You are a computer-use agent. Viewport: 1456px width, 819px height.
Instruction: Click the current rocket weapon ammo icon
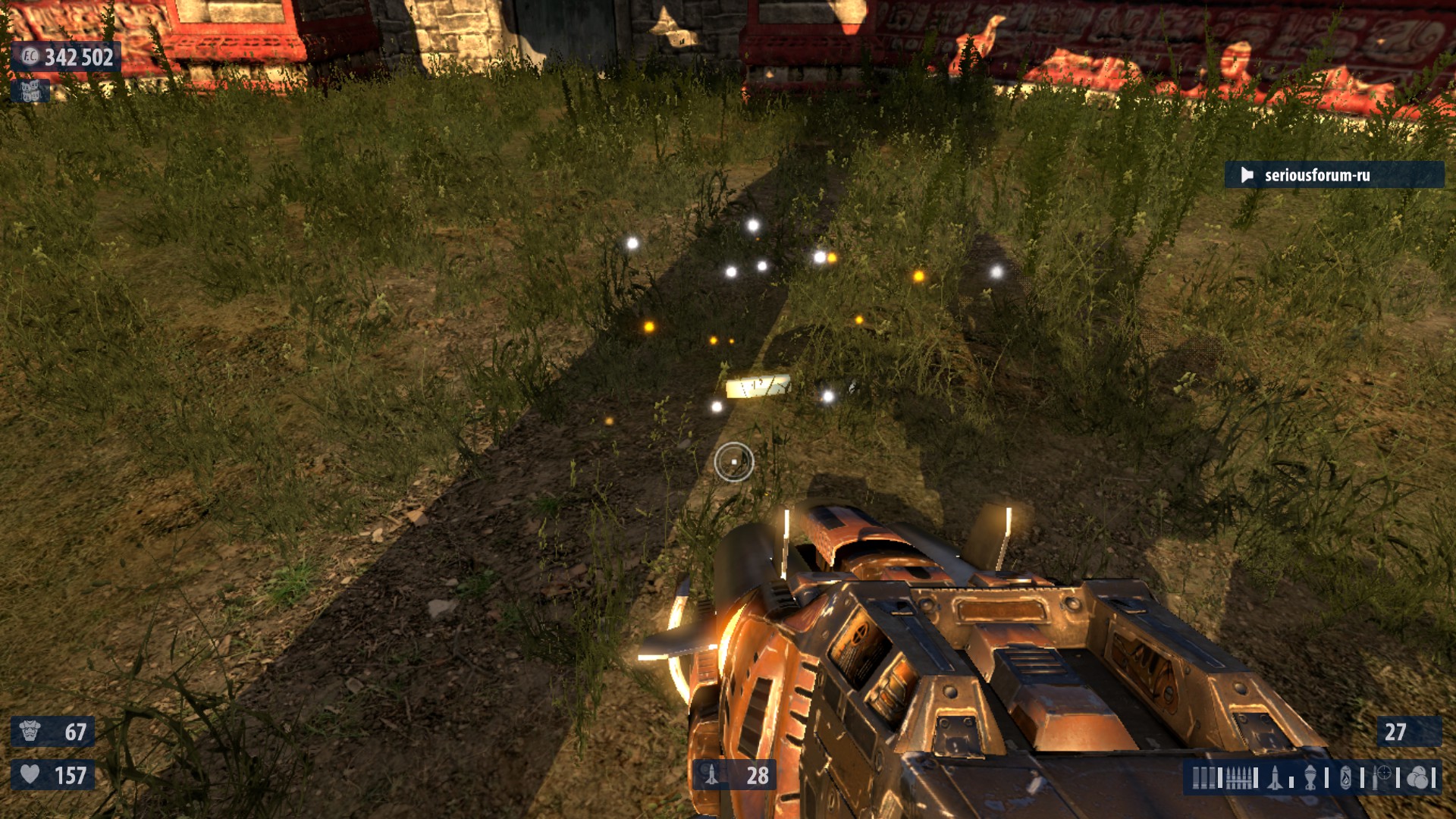click(x=711, y=774)
